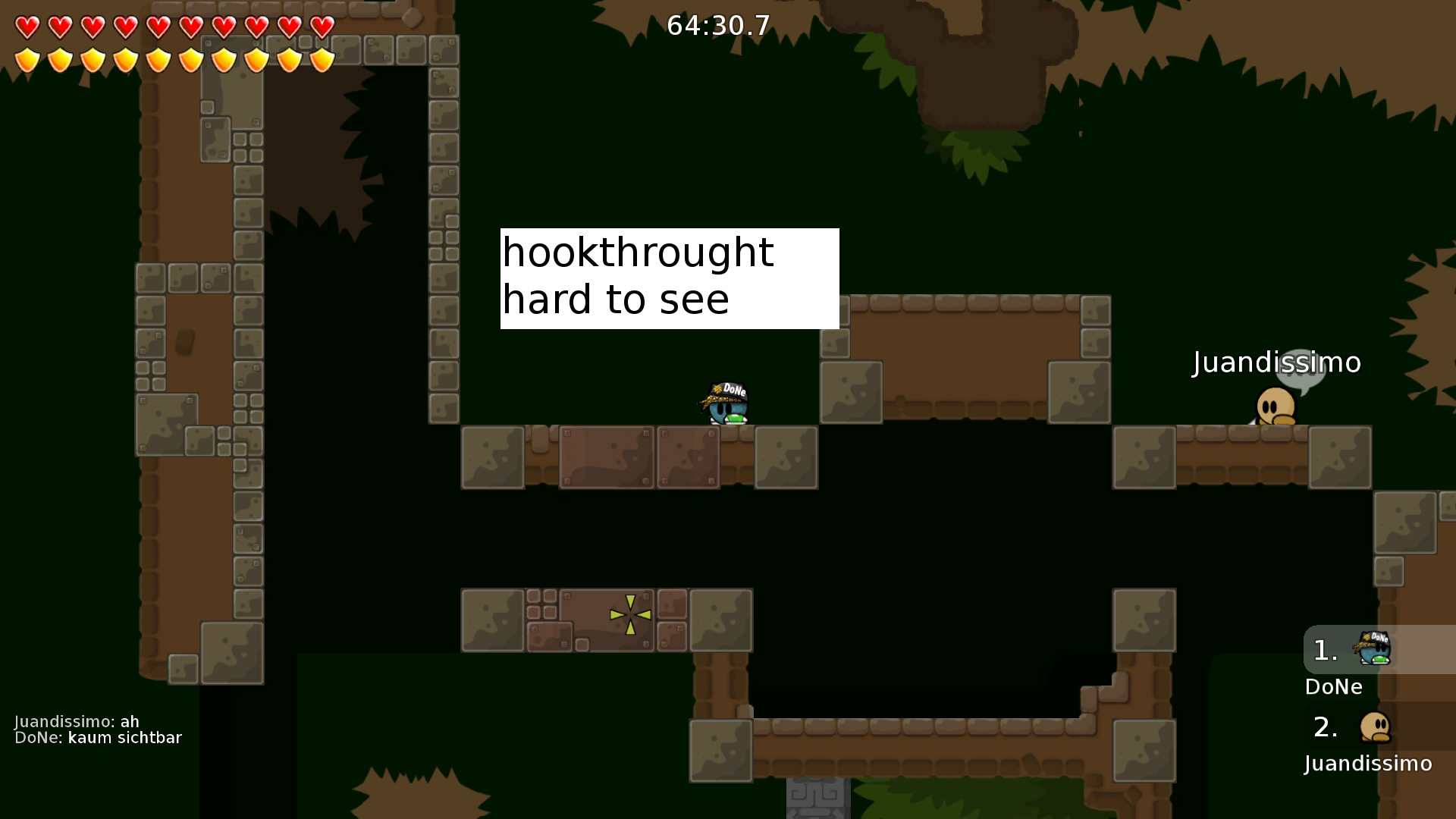Toggle the fifth shield icon
Viewport: 1456px width, 819px height.
[158, 60]
